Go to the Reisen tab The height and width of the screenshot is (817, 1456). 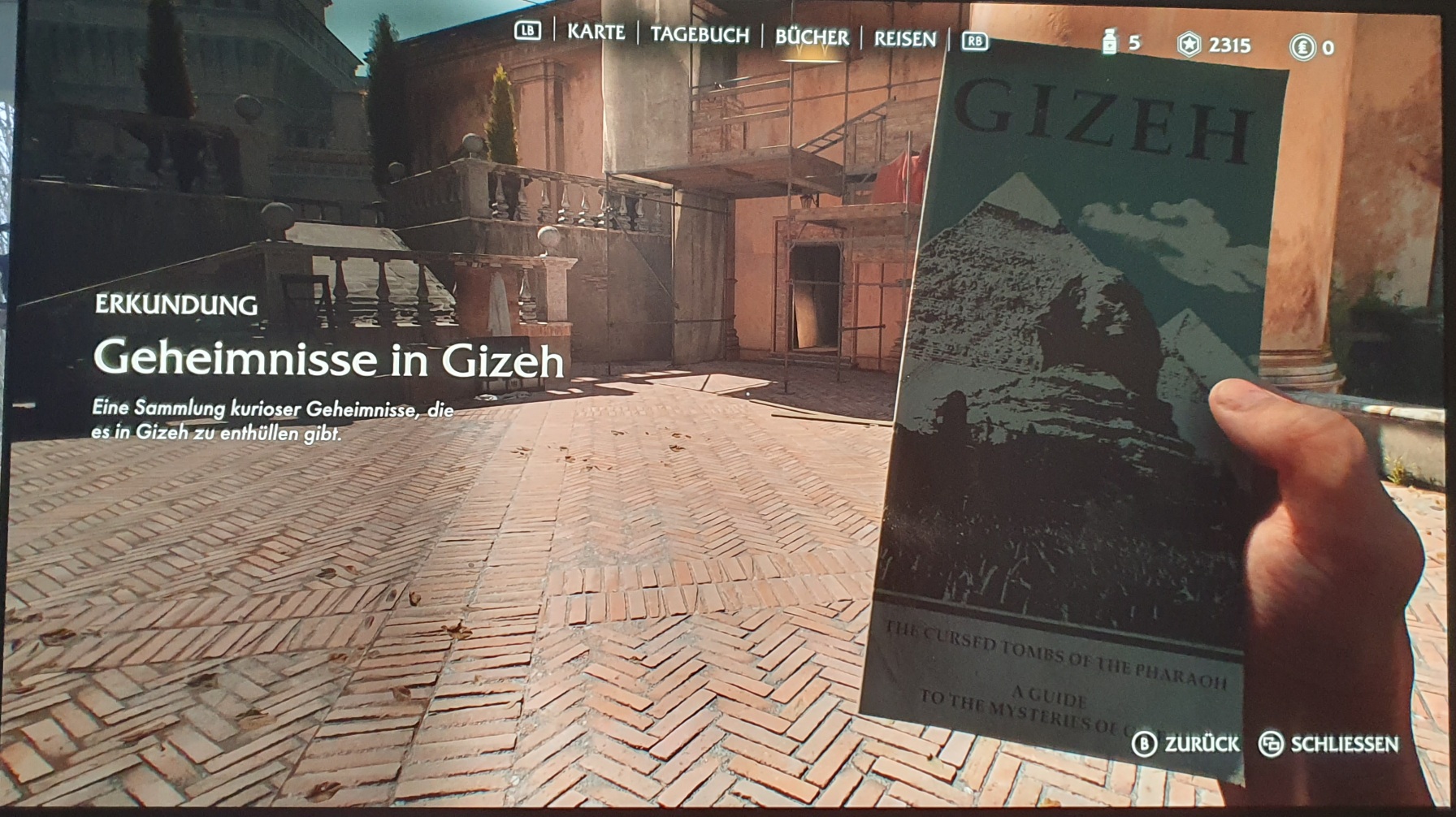[x=904, y=39]
